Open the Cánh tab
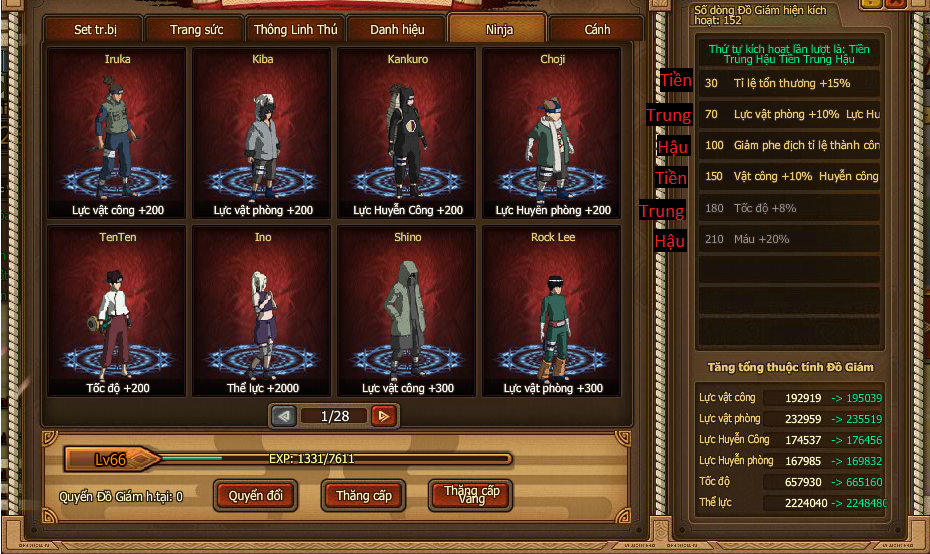This screenshot has height=554, width=930. click(x=597, y=29)
